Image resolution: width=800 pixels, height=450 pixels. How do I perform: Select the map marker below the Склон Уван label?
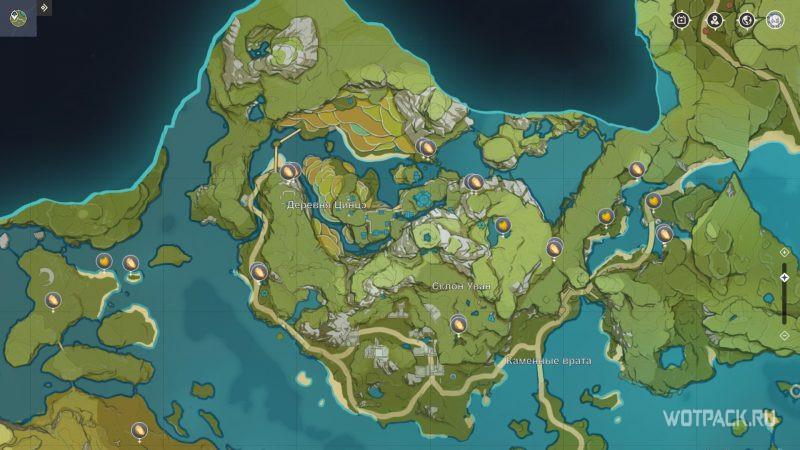point(458,324)
